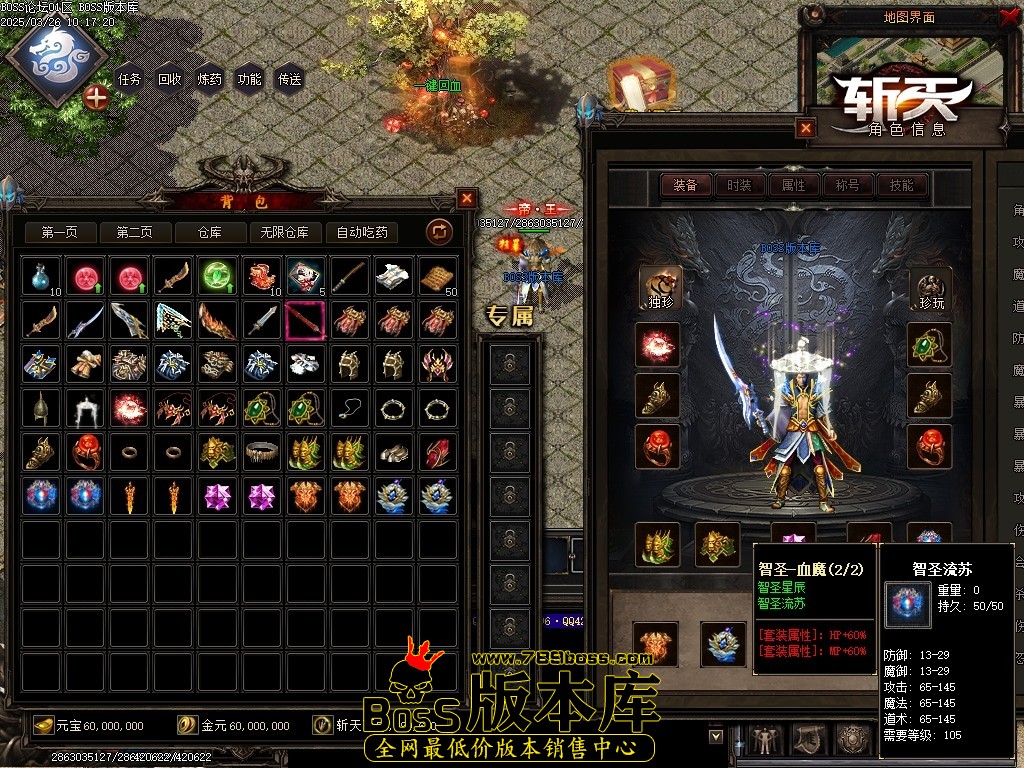Click the 独珍 equipment slot
This screenshot has height=768, width=1024.
[658, 288]
